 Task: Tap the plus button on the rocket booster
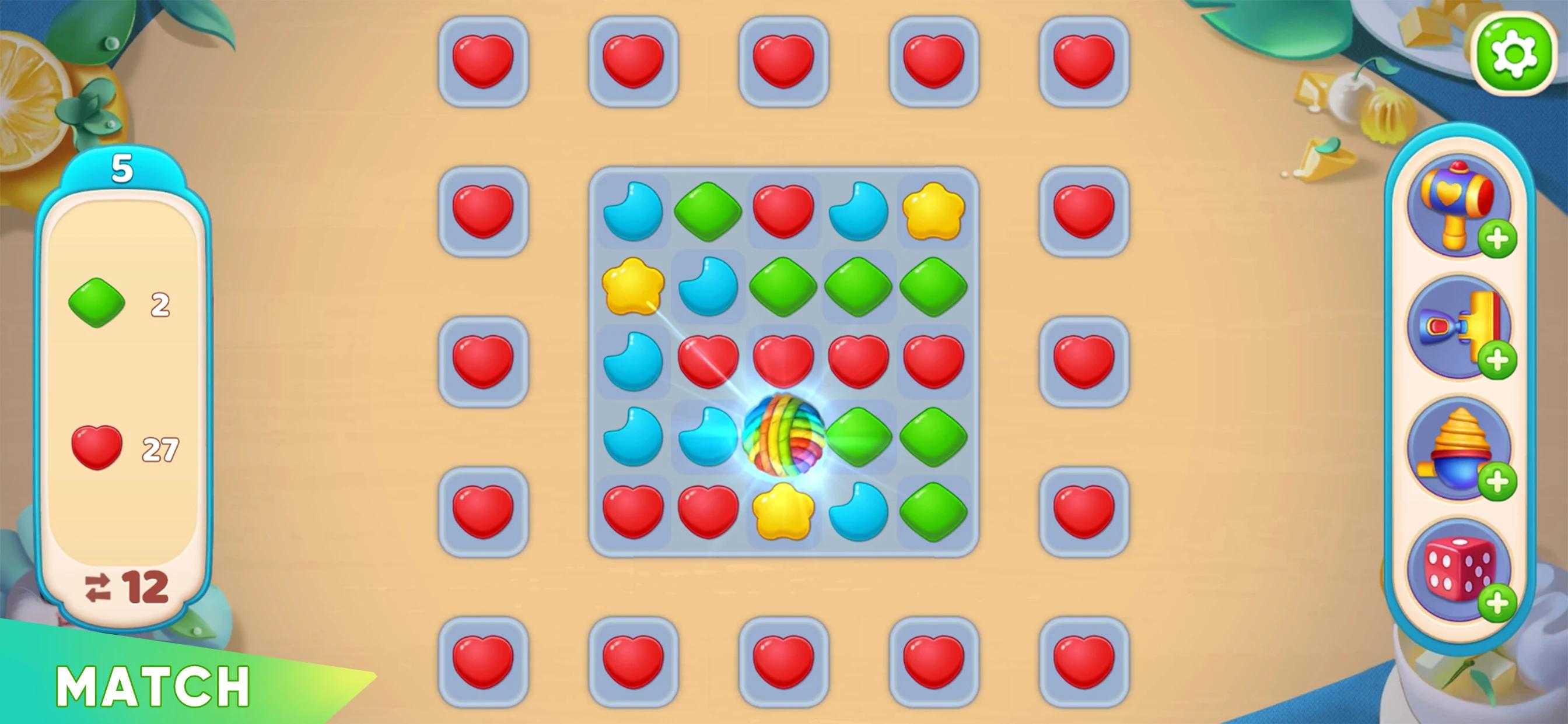click(x=1497, y=360)
